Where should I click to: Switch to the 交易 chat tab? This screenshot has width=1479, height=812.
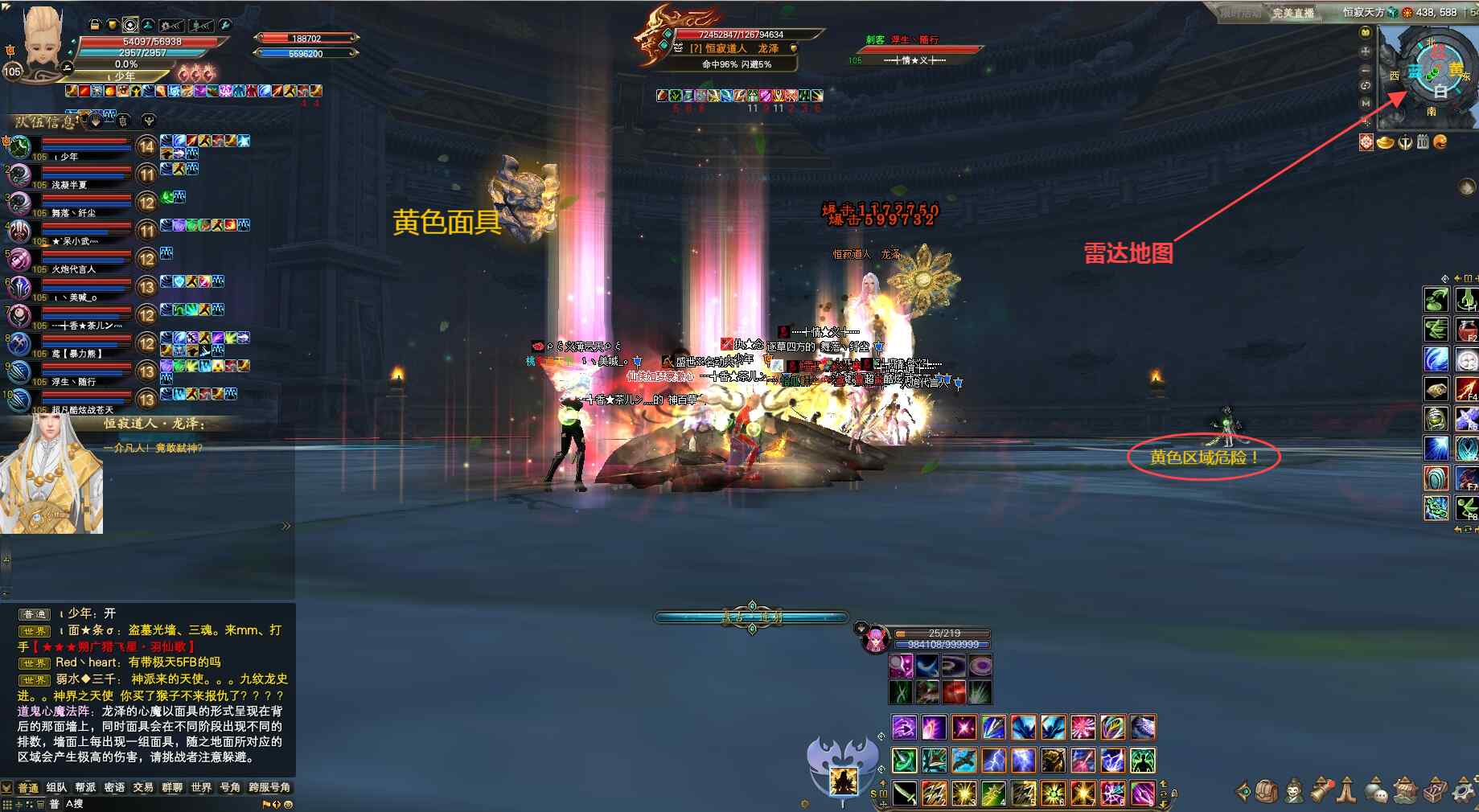(143, 787)
